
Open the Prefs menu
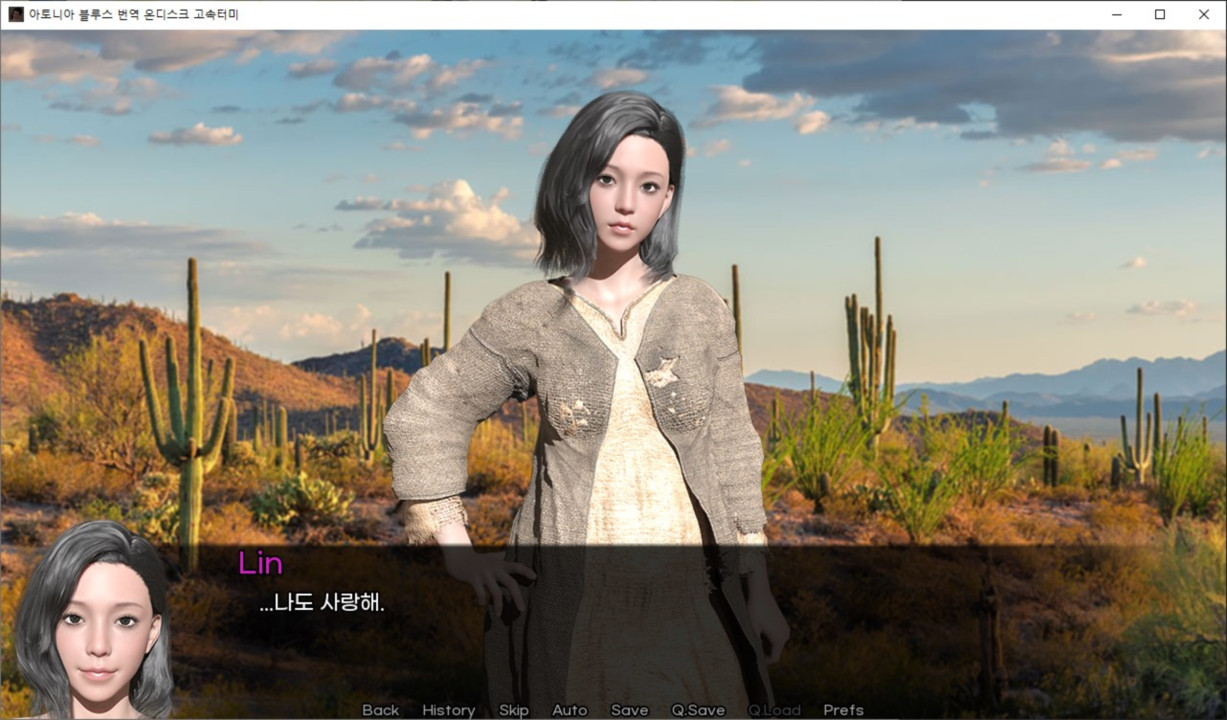point(843,710)
